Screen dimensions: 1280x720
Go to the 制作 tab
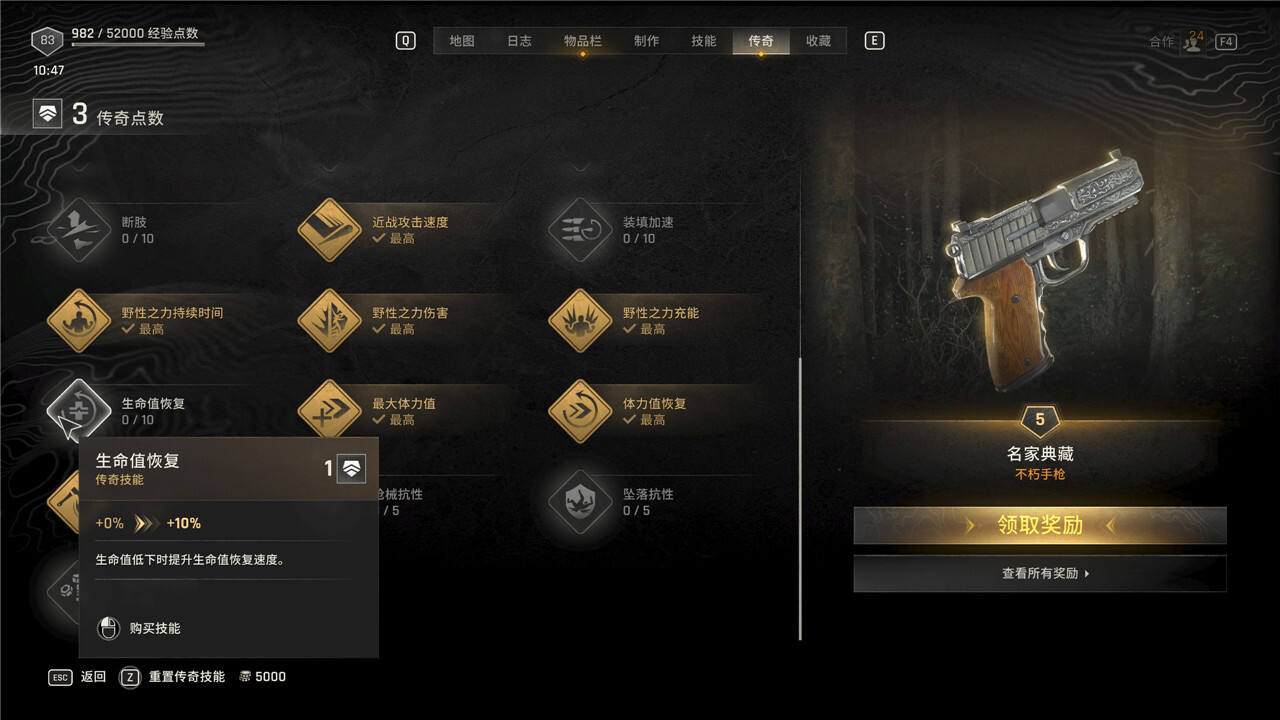coord(646,41)
